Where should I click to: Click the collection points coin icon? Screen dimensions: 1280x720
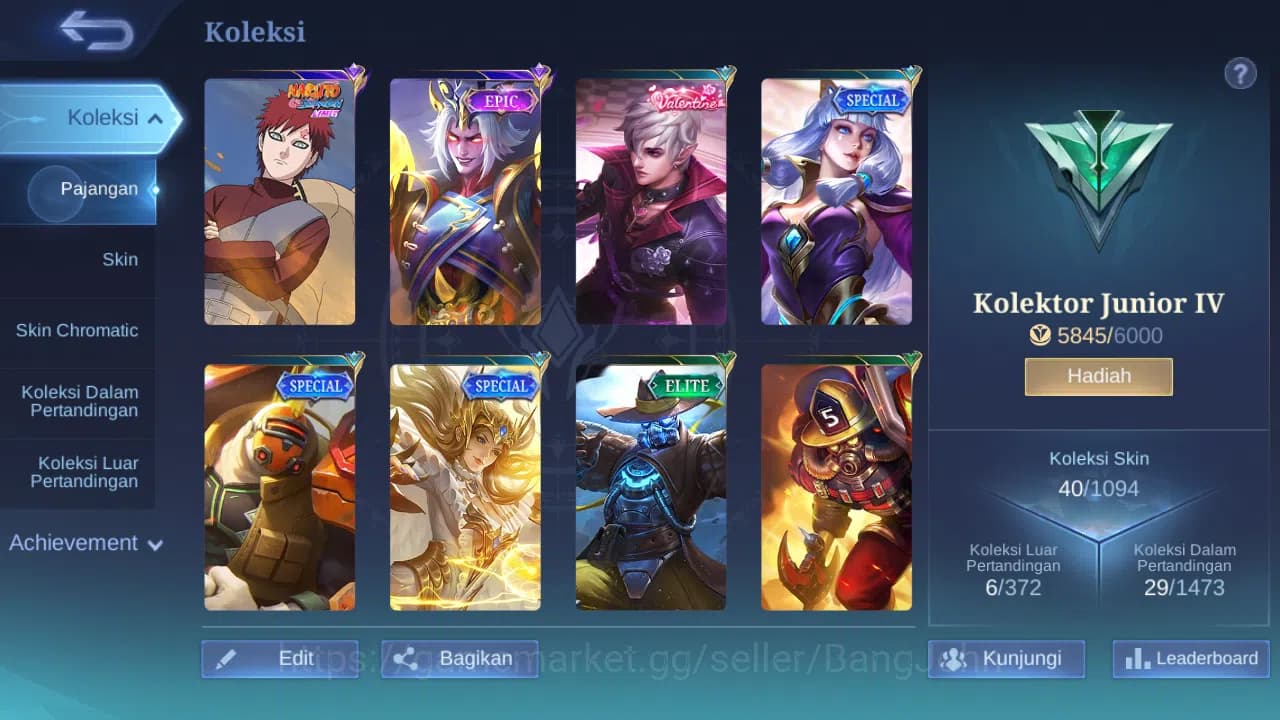(x=1040, y=335)
